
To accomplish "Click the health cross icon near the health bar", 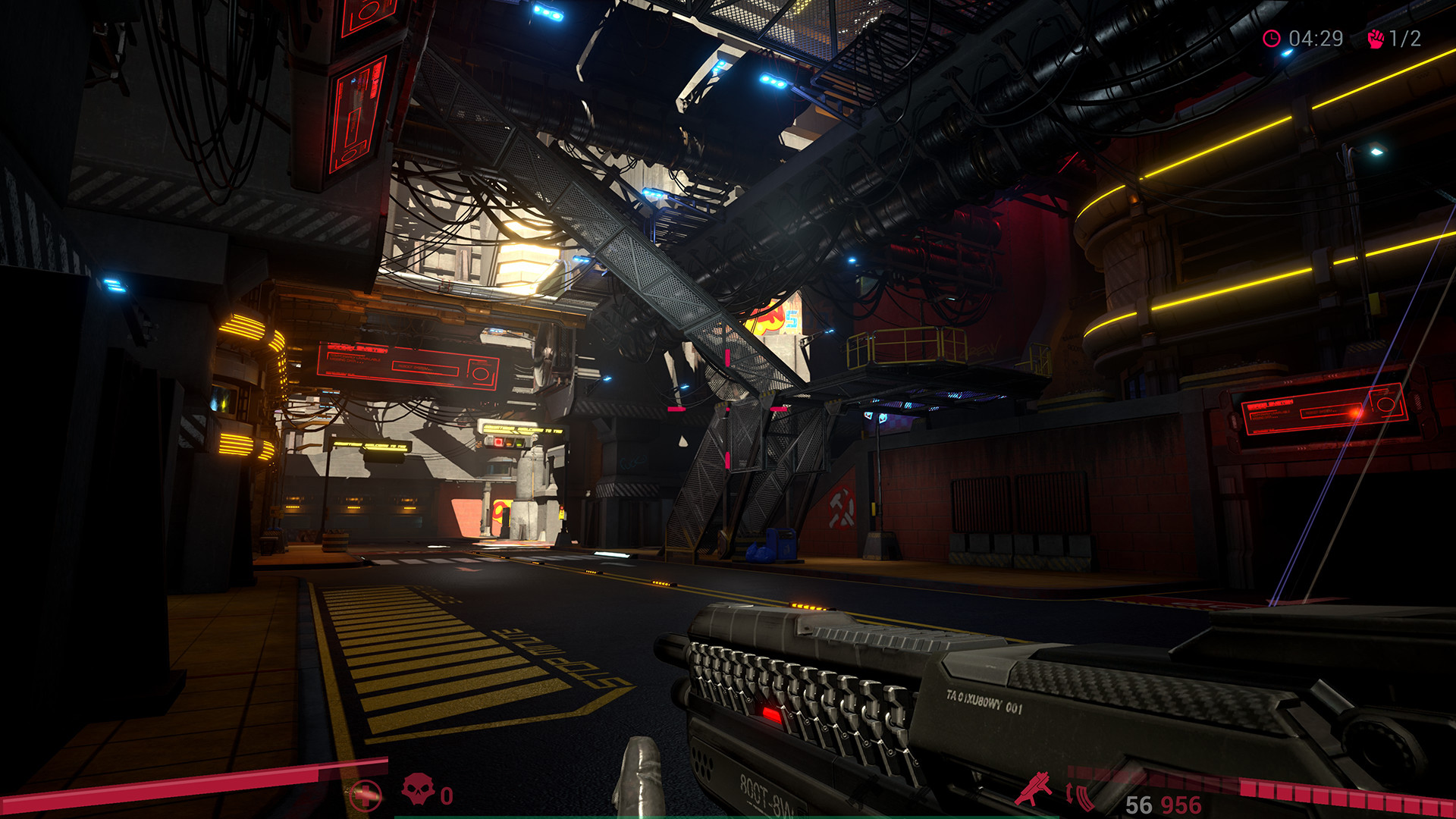I will tap(366, 795).
